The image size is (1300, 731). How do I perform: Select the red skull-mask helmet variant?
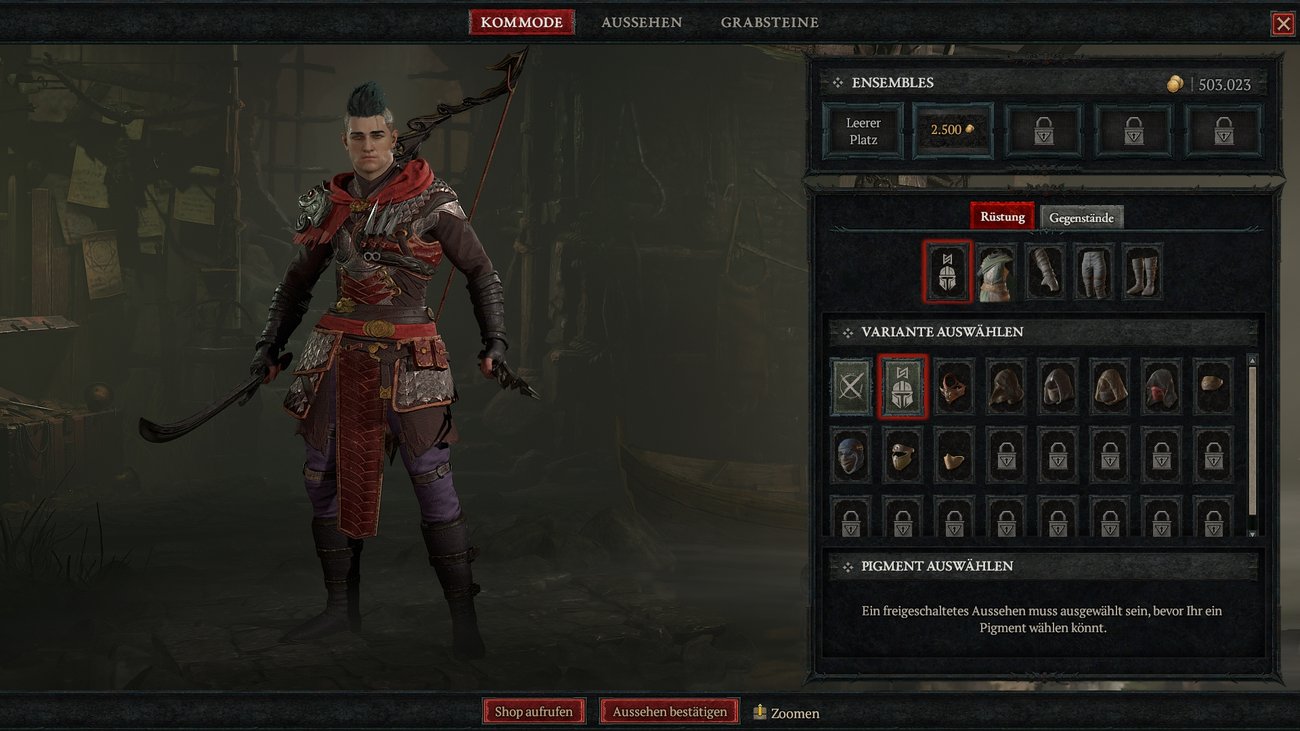pyautogui.click(x=953, y=387)
